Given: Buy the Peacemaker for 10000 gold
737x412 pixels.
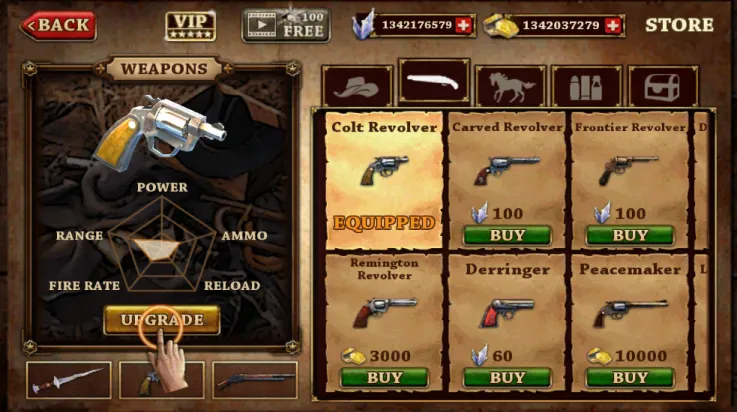Looking at the screenshot, I should [x=630, y=377].
